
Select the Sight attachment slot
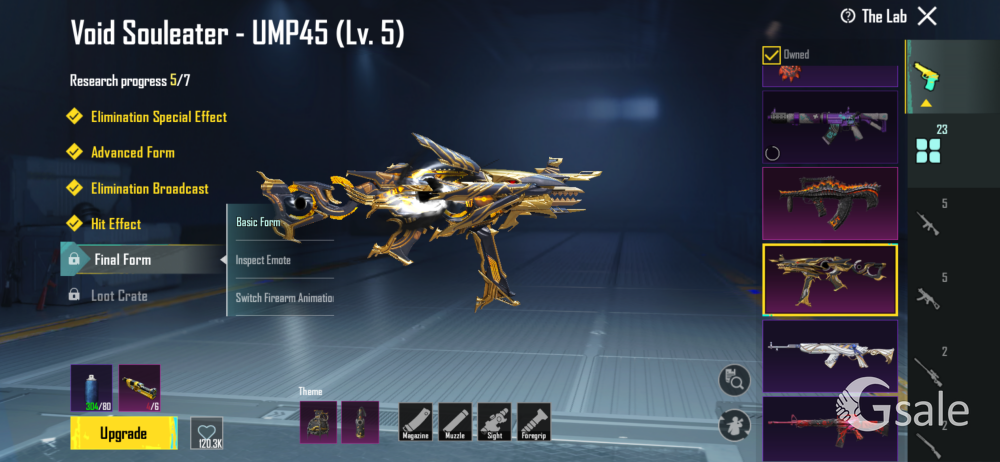(494, 422)
